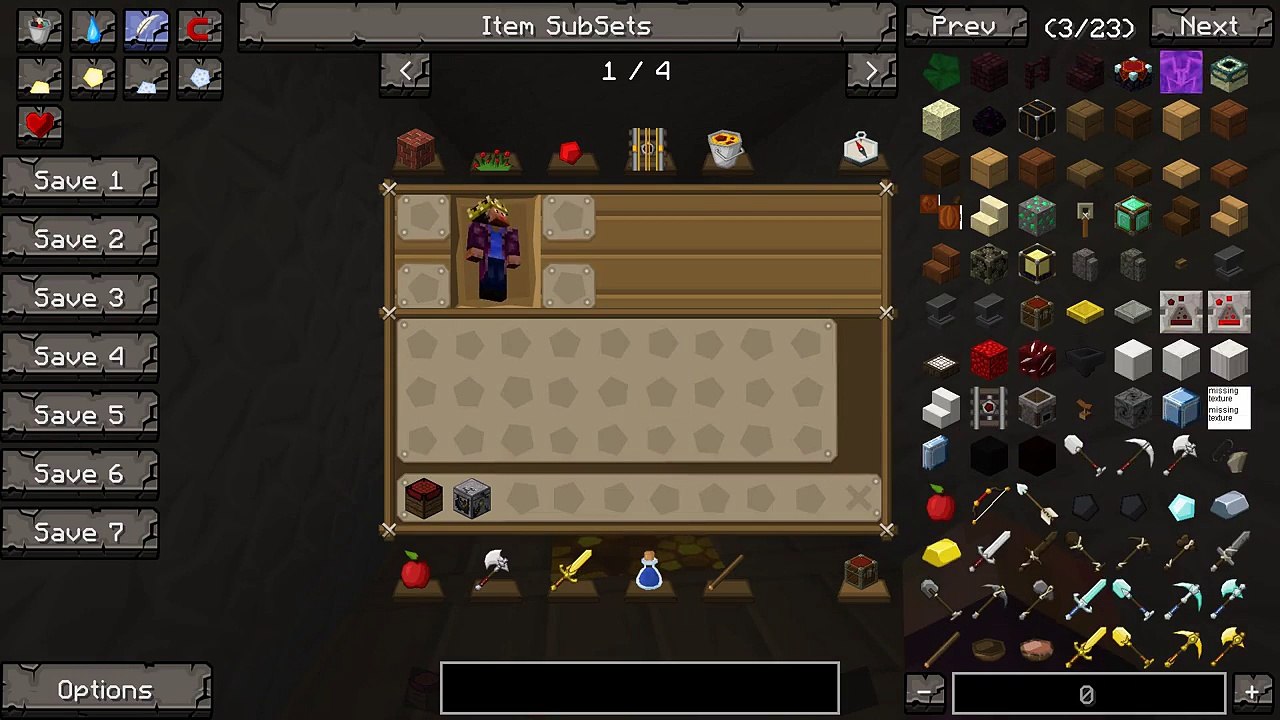Choose the lava bucket tab
The height and width of the screenshot is (720, 1280).
(x=726, y=149)
